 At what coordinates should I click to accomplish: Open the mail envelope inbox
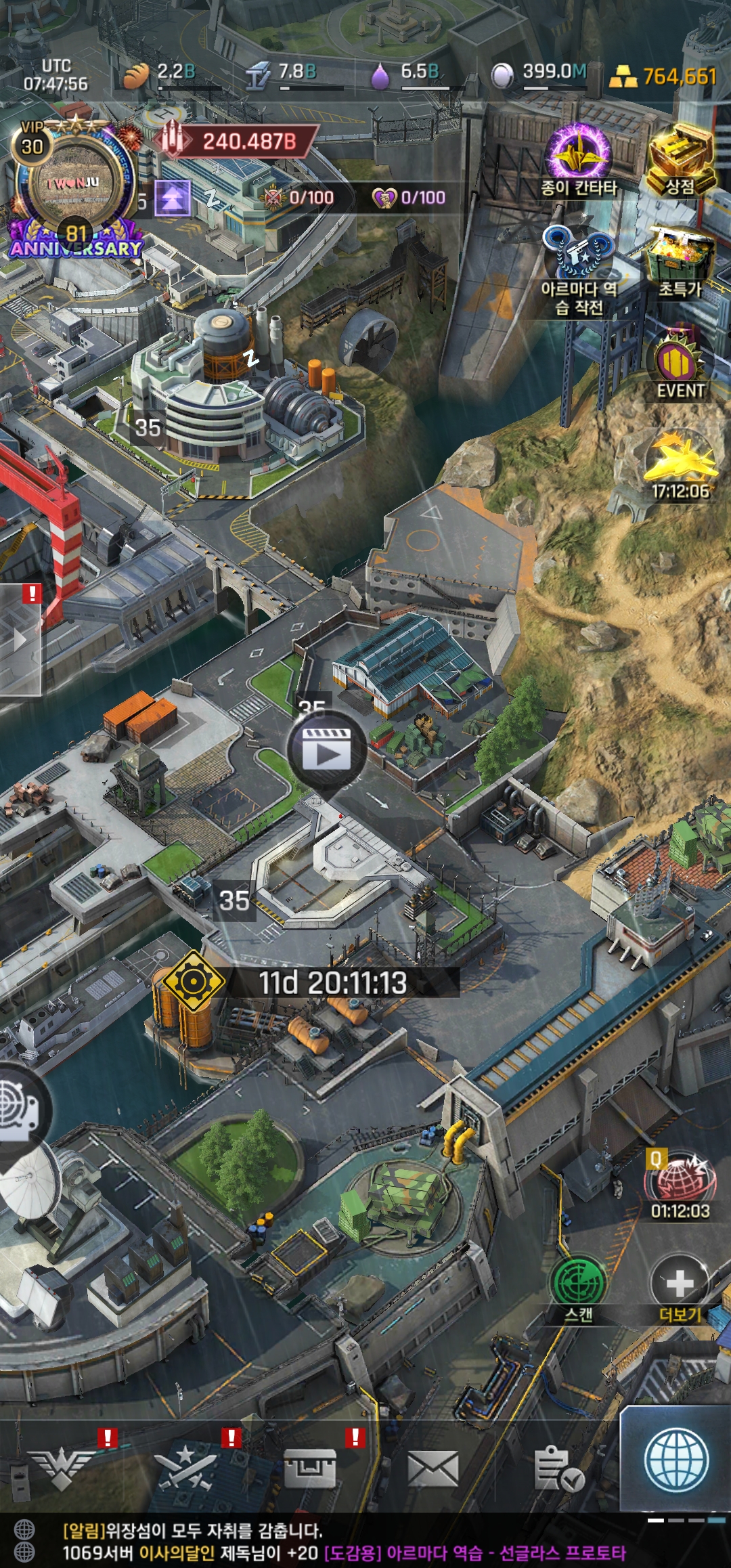(x=433, y=1469)
